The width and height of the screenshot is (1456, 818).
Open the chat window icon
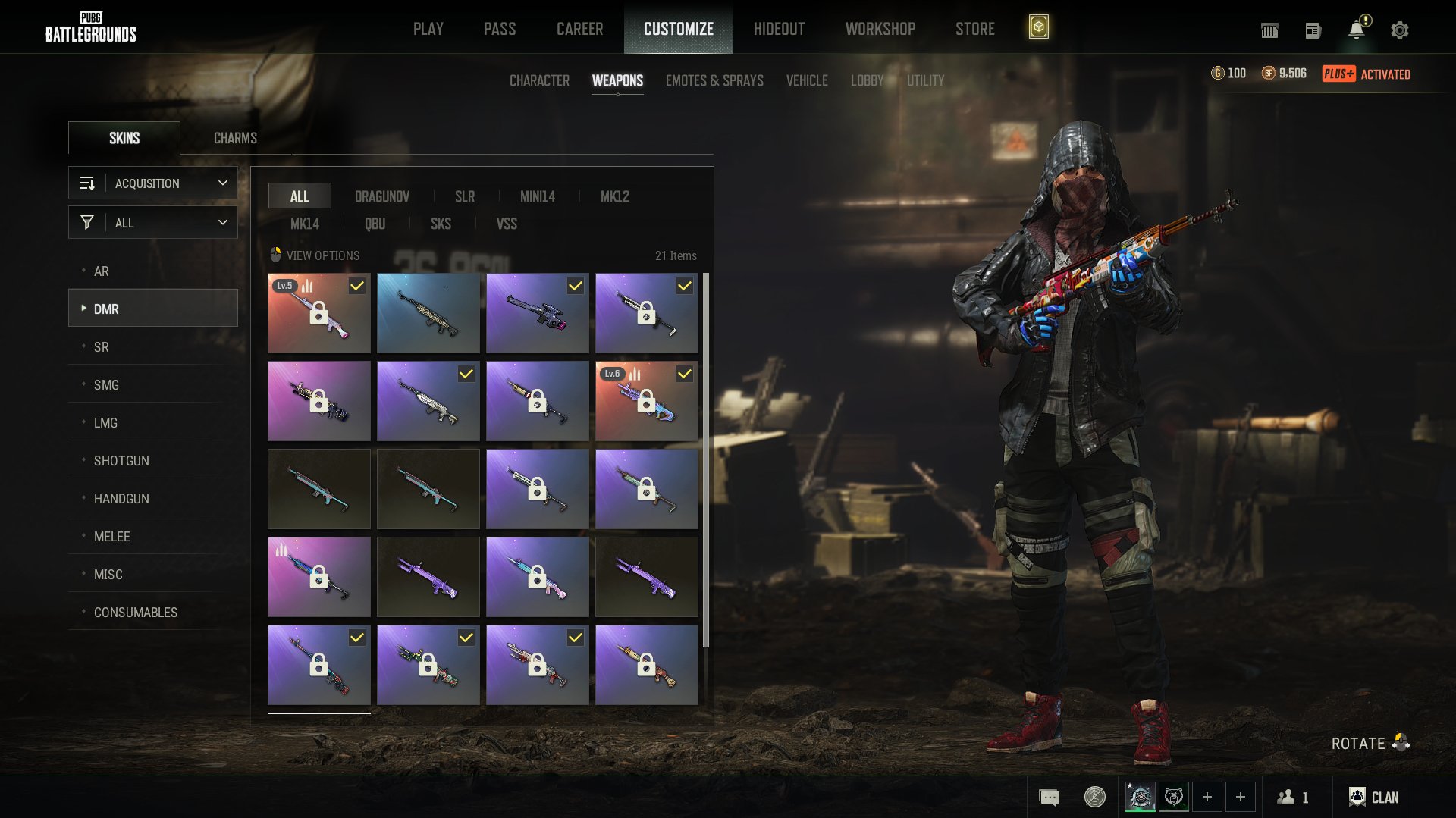pos(1050,797)
